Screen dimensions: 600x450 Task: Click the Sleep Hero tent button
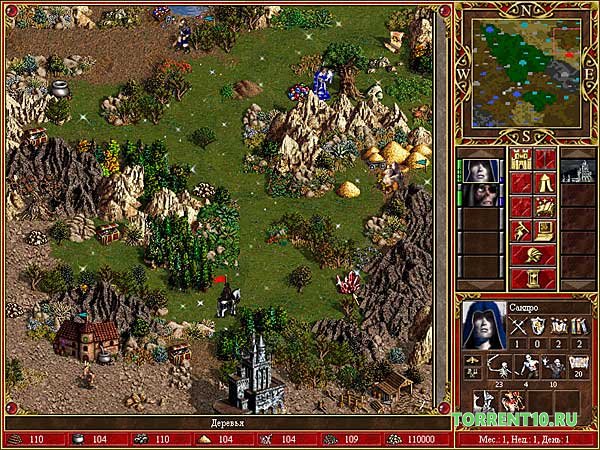coord(544,183)
